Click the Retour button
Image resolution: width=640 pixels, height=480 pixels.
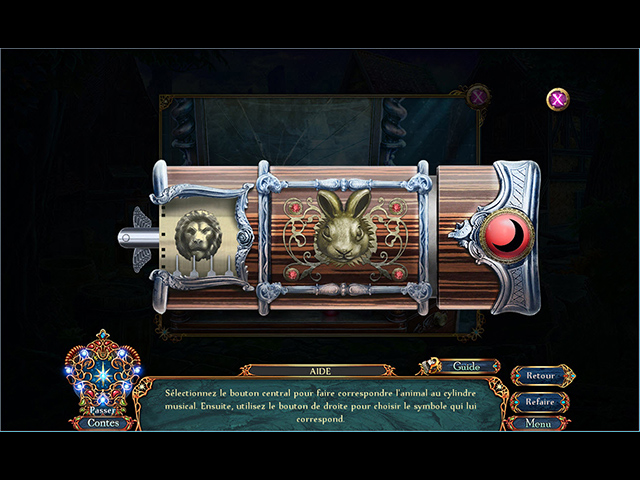tap(540, 376)
